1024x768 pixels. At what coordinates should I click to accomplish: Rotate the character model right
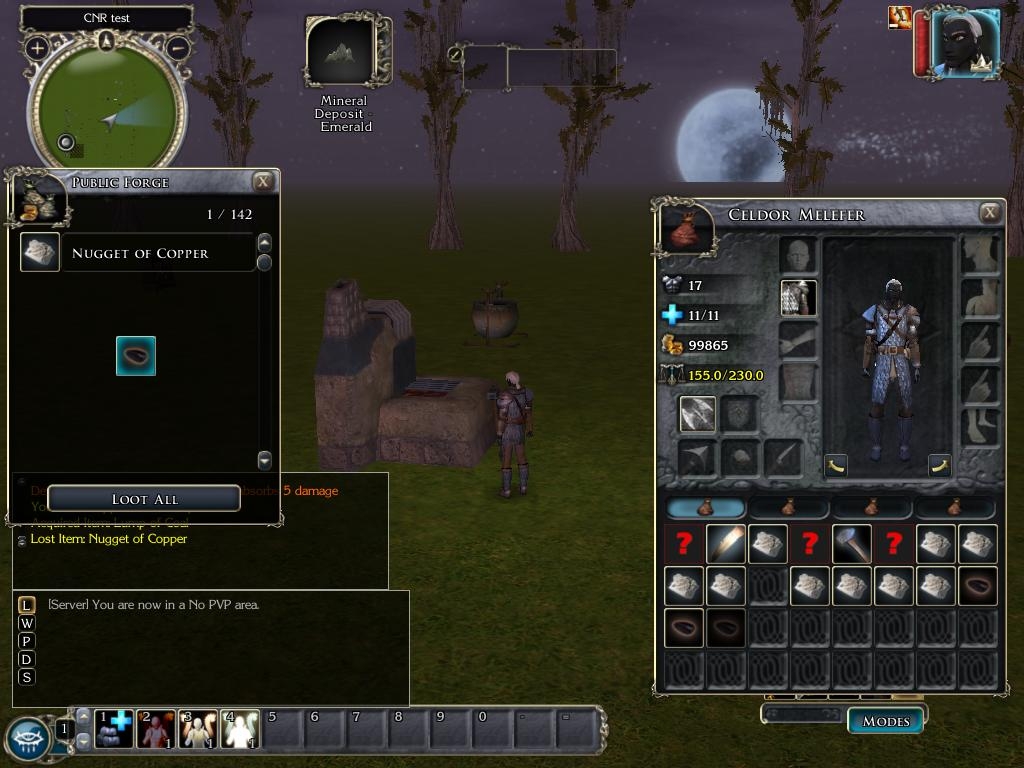[x=939, y=465]
